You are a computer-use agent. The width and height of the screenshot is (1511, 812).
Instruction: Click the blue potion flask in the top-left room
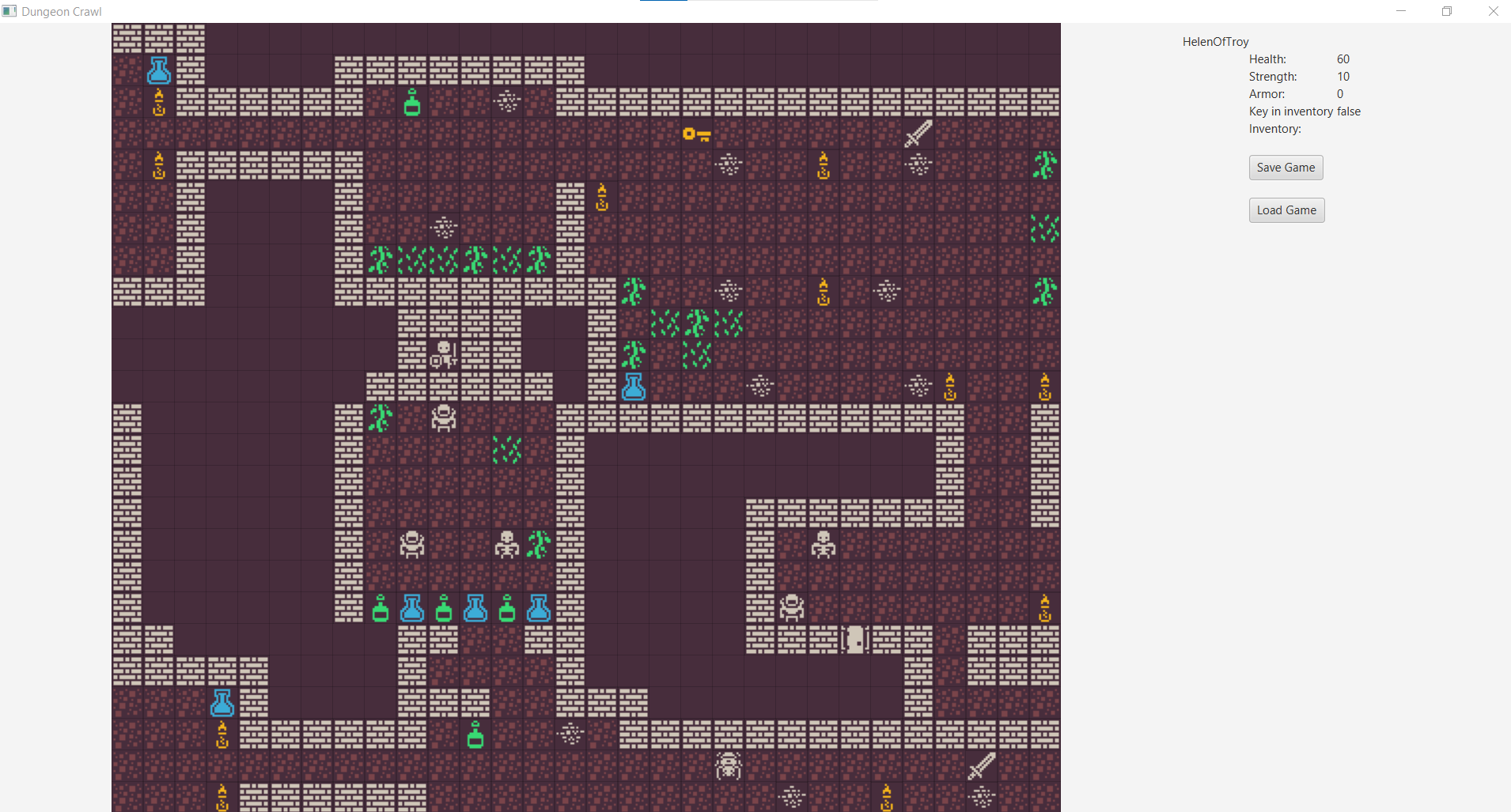tap(158, 70)
